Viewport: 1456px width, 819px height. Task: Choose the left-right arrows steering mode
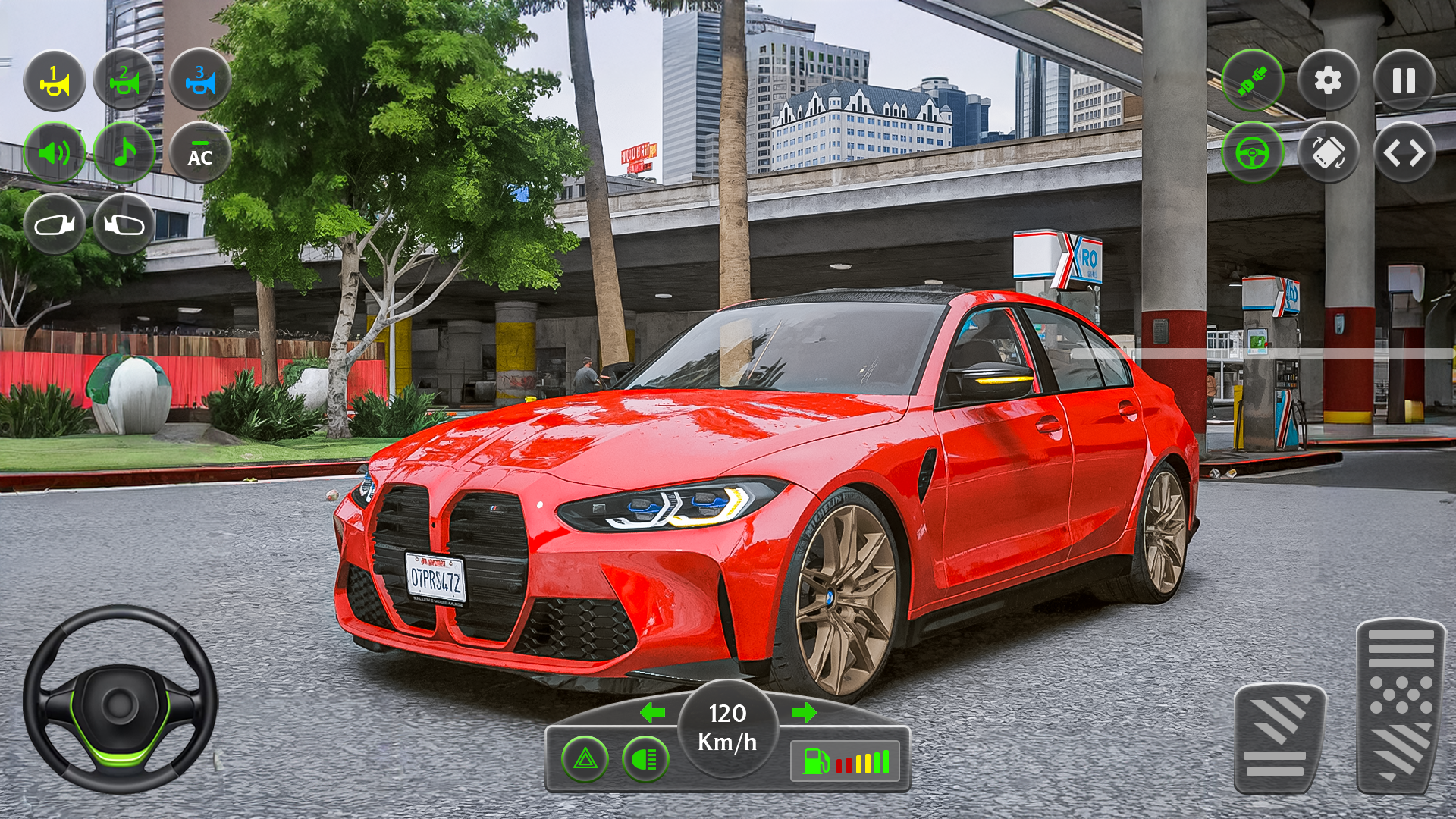coord(1404,152)
